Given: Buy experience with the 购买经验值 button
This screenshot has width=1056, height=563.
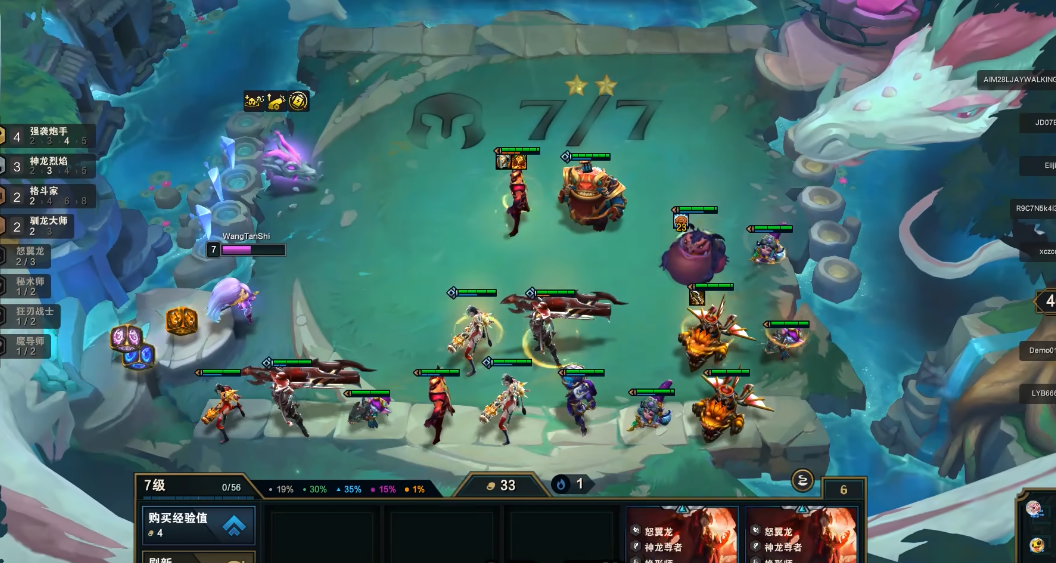Looking at the screenshot, I should click(x=198, y=524).
